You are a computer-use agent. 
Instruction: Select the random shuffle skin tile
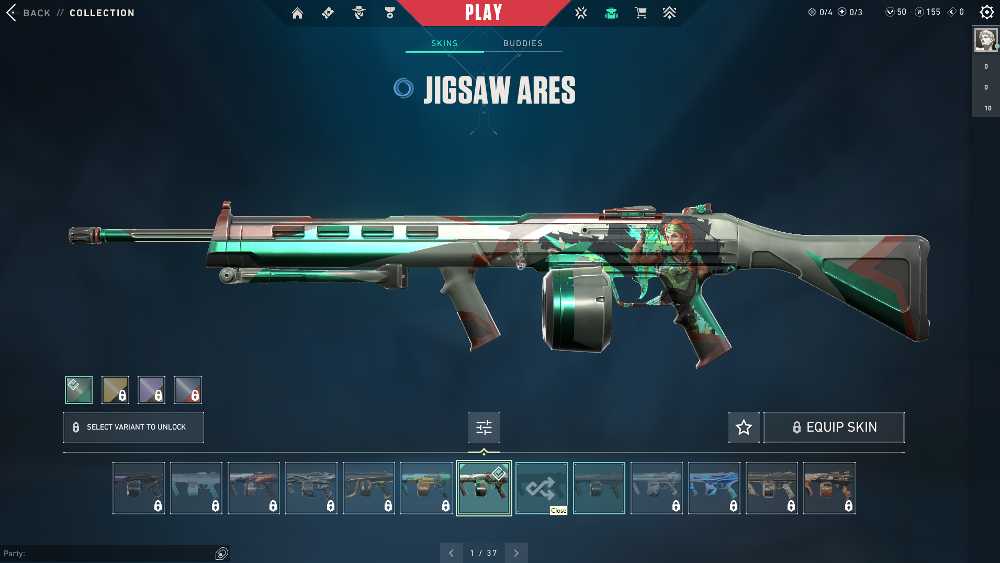pyautogui.click(x=542, y=487)
